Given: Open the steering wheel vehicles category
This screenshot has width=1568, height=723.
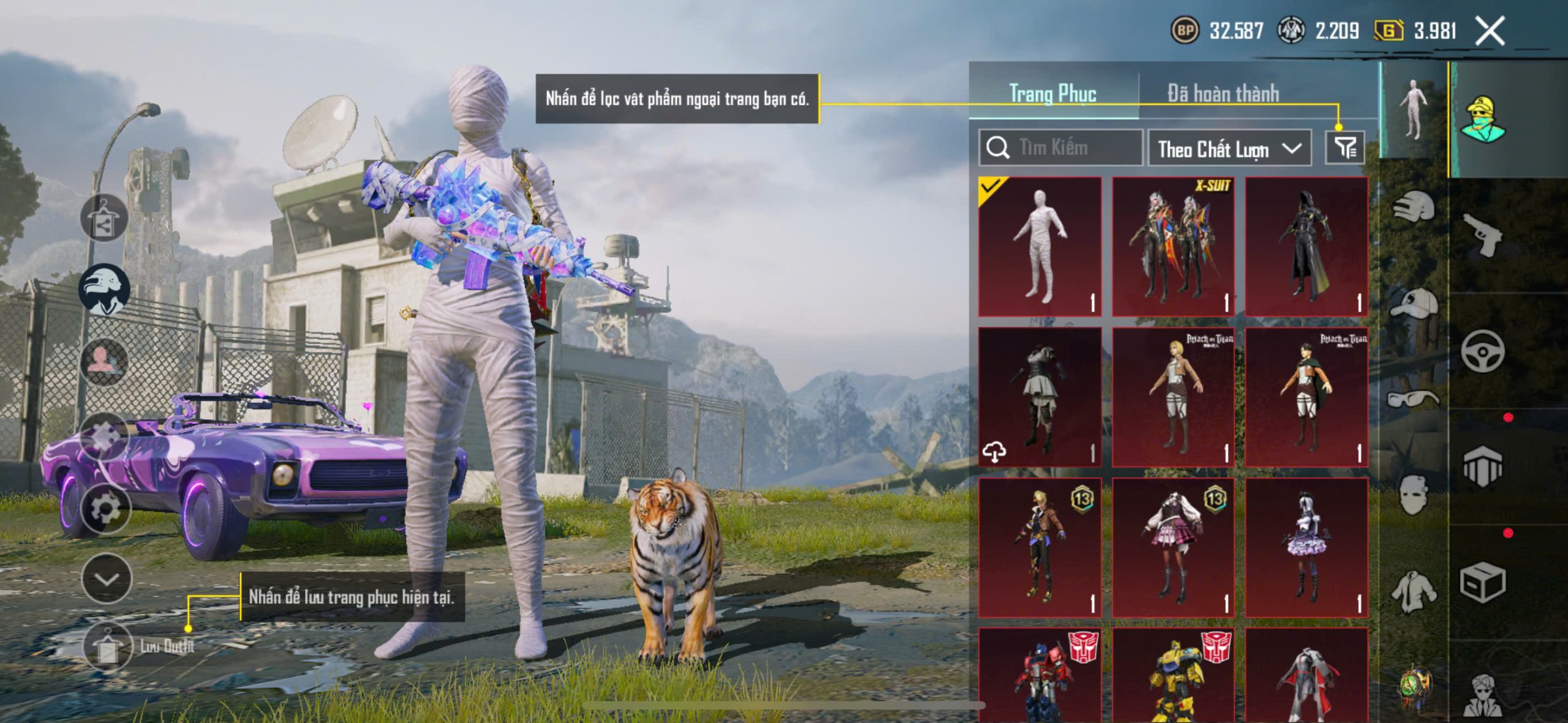Looking at the screenshot, I should click(x=1482, y=351).
